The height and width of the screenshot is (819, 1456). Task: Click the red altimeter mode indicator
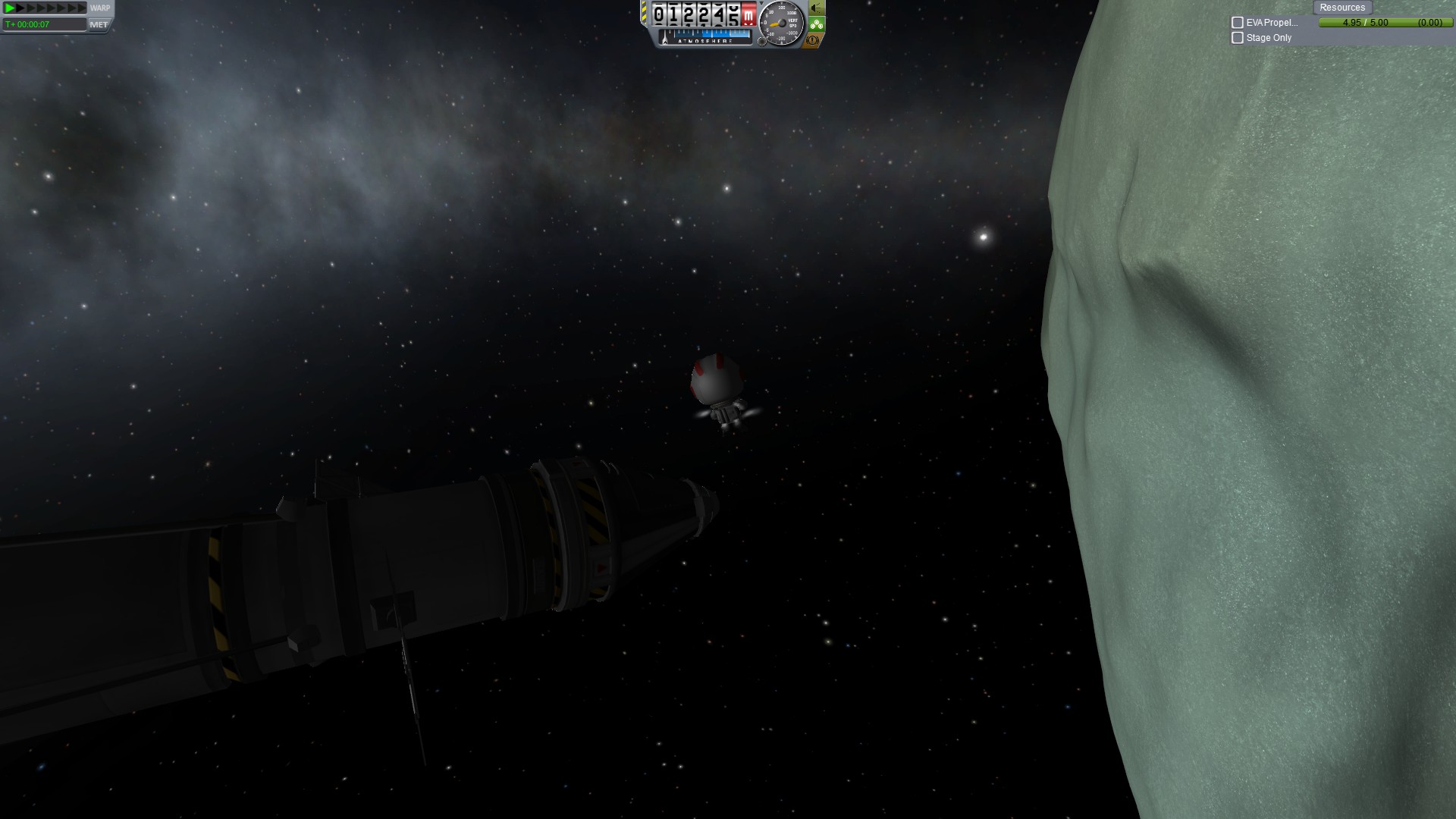pyautogui.click(x=748, y=14)
